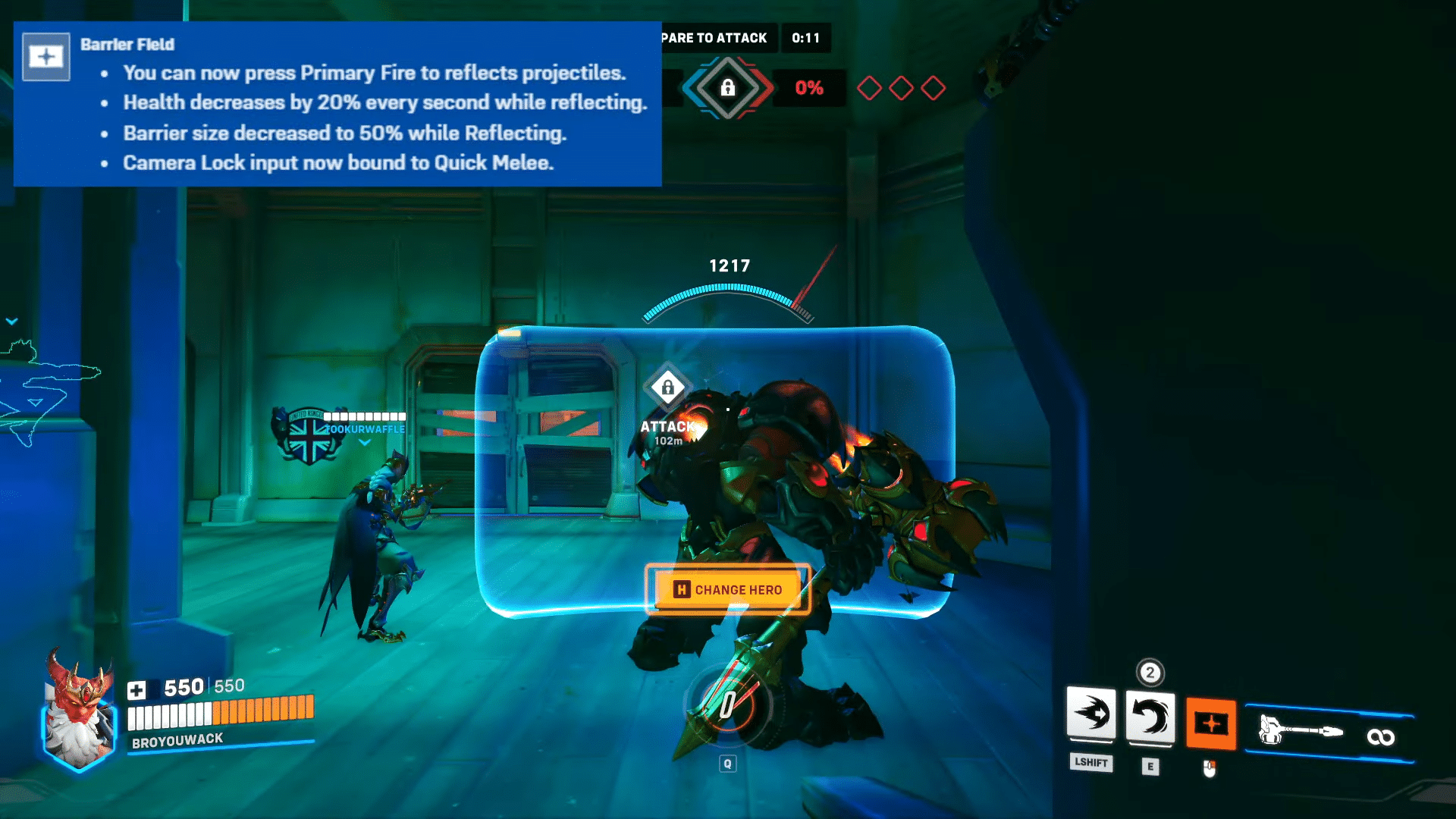1456x819 pixels.
Task: Click the locked objective diamond icon
Action: click(x=730, y=87)
